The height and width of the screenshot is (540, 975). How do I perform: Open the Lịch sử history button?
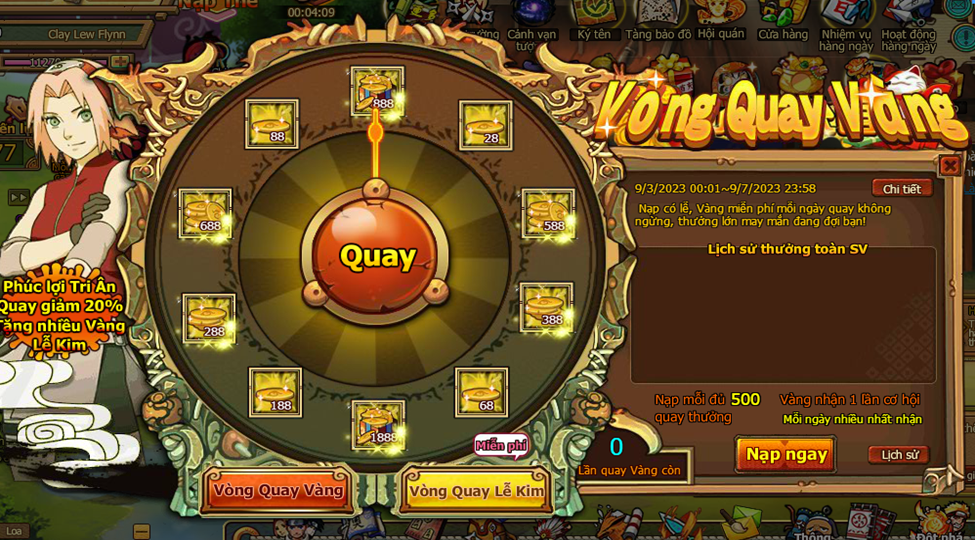click(898, 455)
